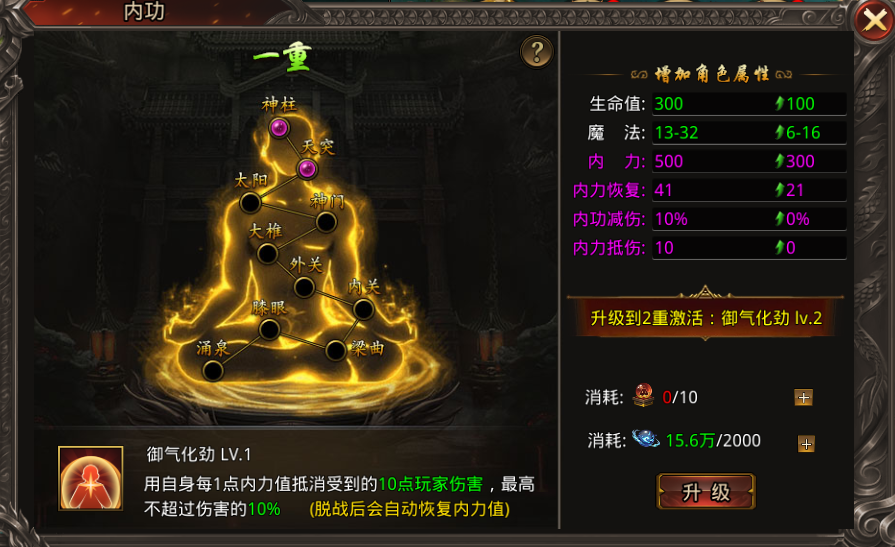Image resolution: width=895 pixels, height=547 pixels.
Task: Select the 大椎 acupoint node
Action: click(x=267, y=253)
